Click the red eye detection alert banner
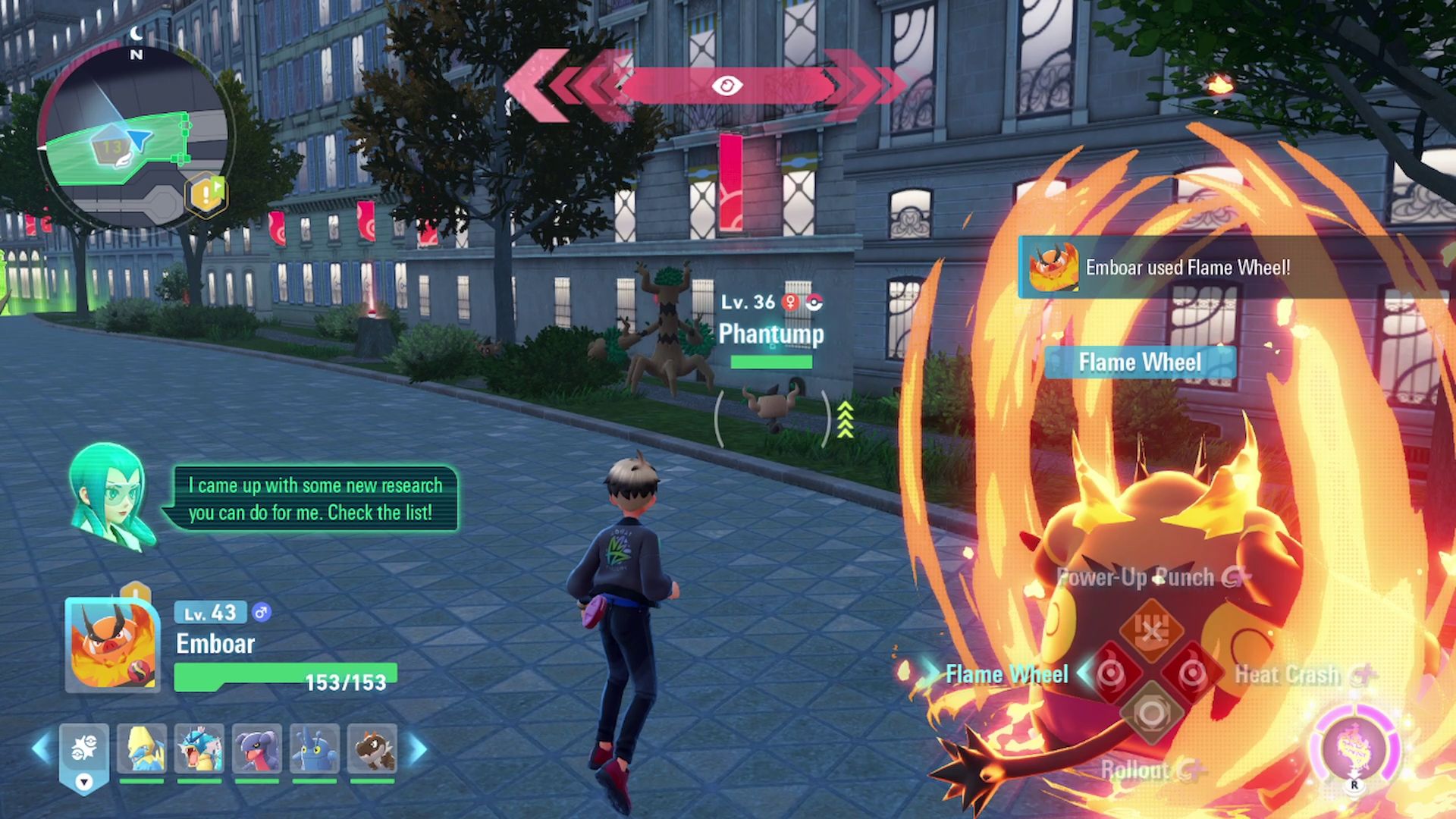This screenshot has width=1456, height=819. click(x=726, y=85)
